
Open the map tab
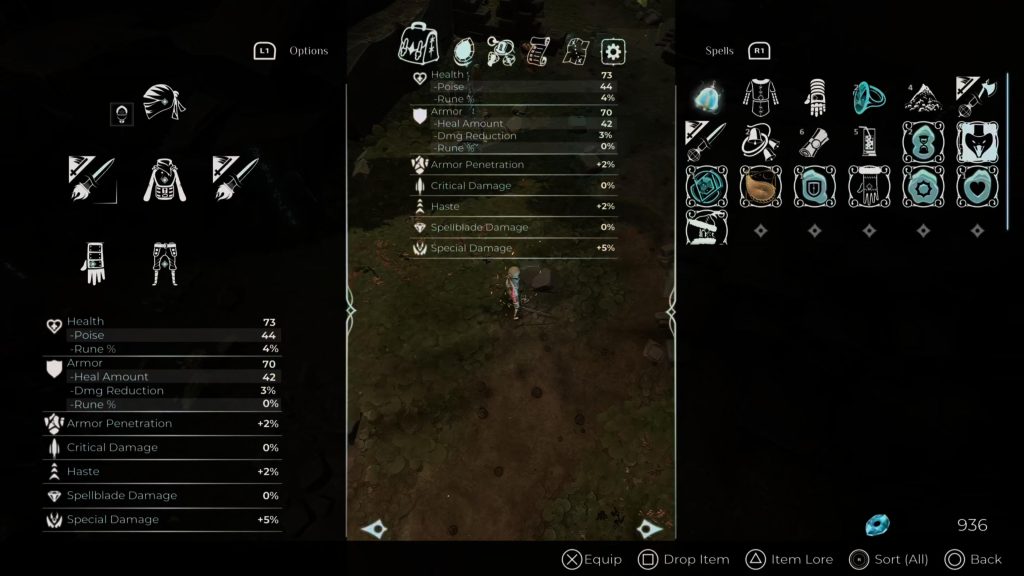577,50
